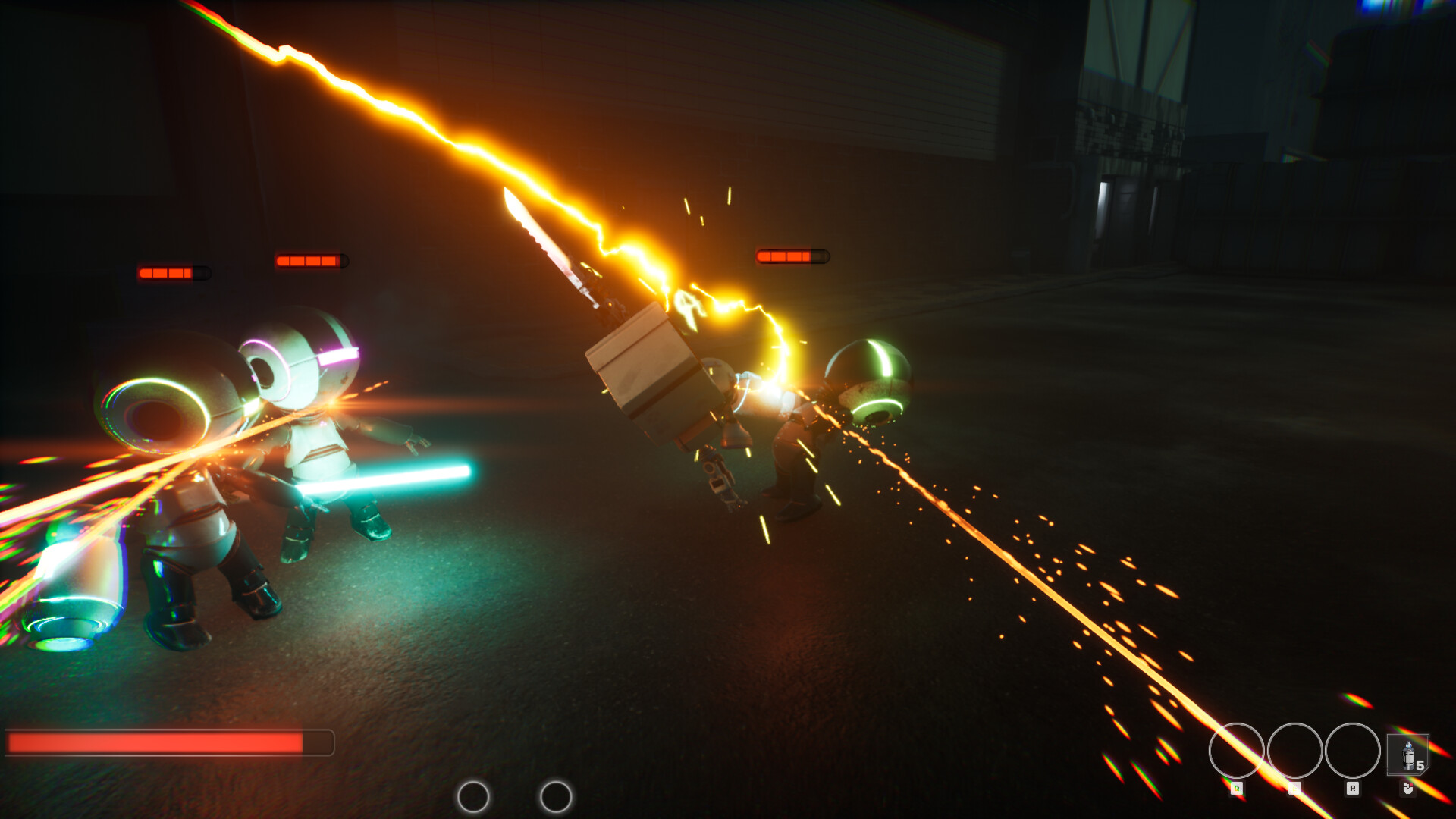Screen dimensions: 1456x819
Task: Expand the rightmost enemy health bar
Action: (791, 255)
